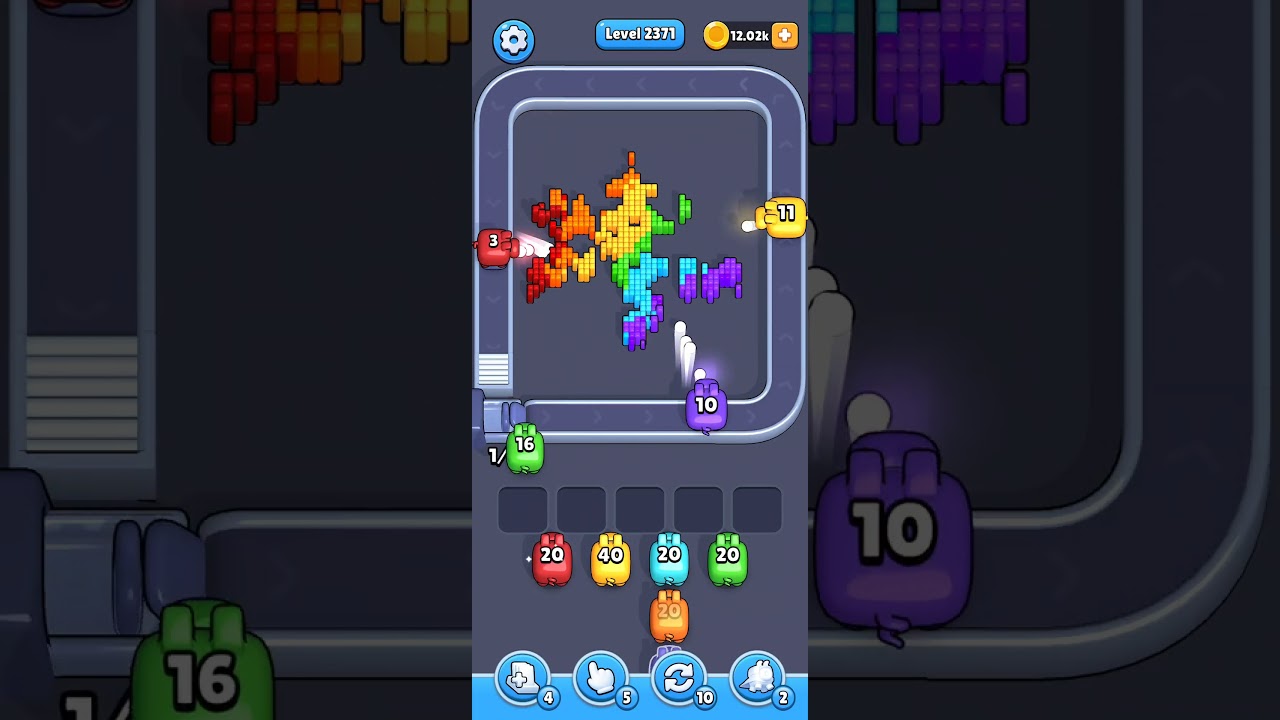The image size is (1280, 720).
Task: Select the red jelly cannon numbered 3
Action: (496, 245)
